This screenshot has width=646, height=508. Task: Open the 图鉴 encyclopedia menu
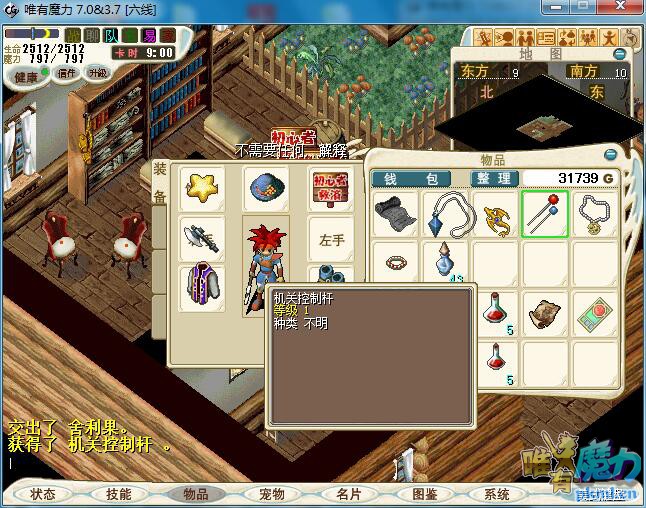[424, 494]
